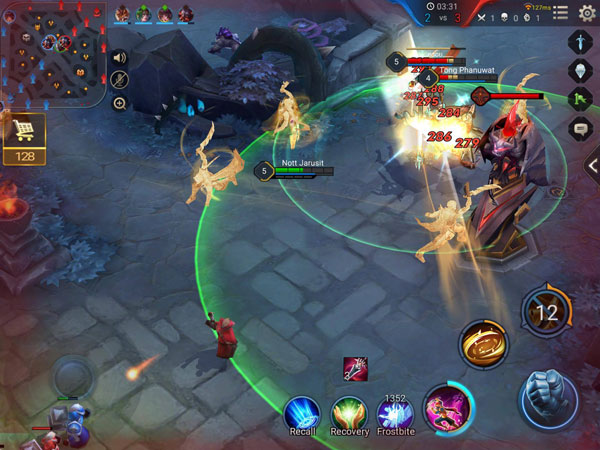Toggle the speaker sound button
Screen dimensions: 600x450
[x=120, y=57]
